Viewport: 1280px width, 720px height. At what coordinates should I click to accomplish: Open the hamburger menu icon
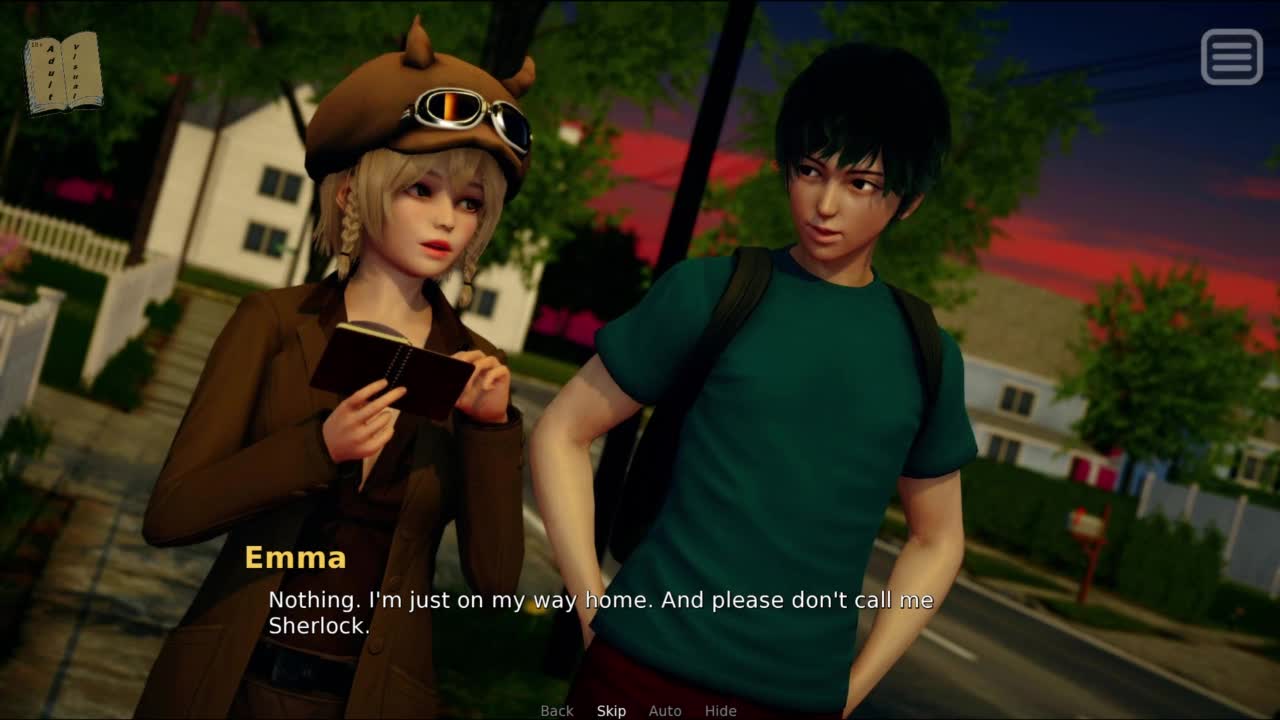(x=1231, y=56)
